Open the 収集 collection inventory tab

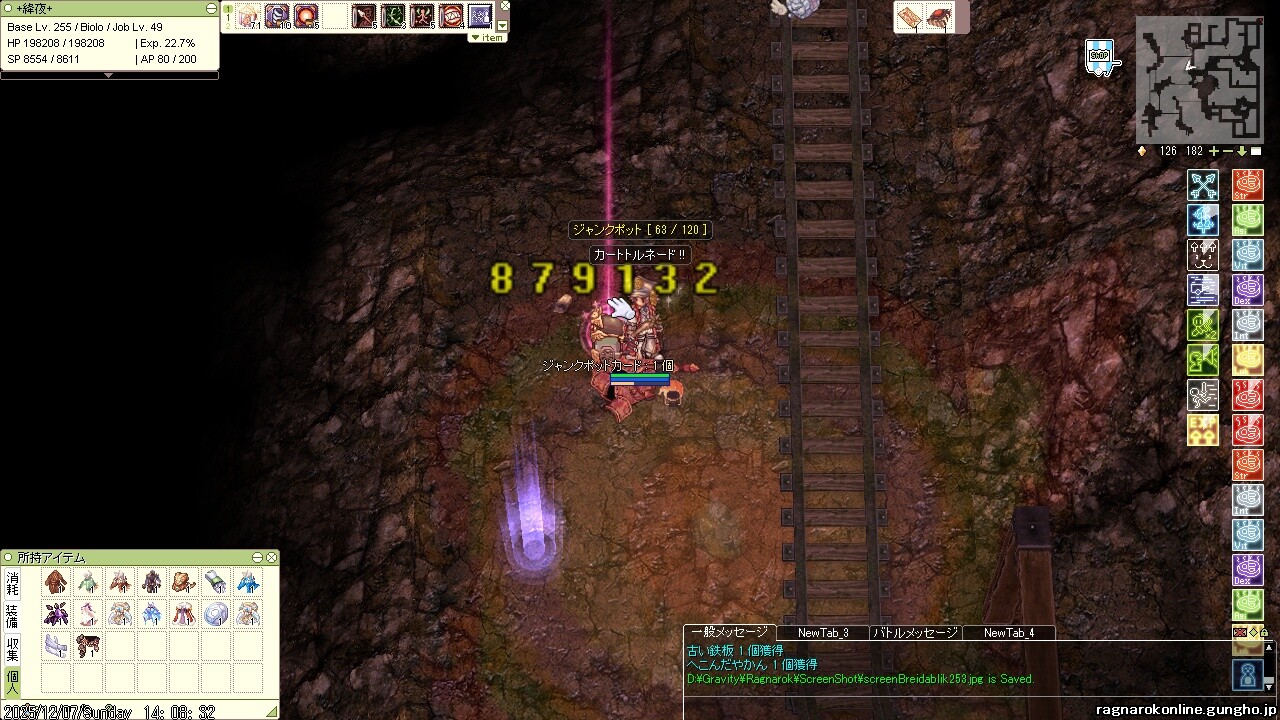[12, 648]
